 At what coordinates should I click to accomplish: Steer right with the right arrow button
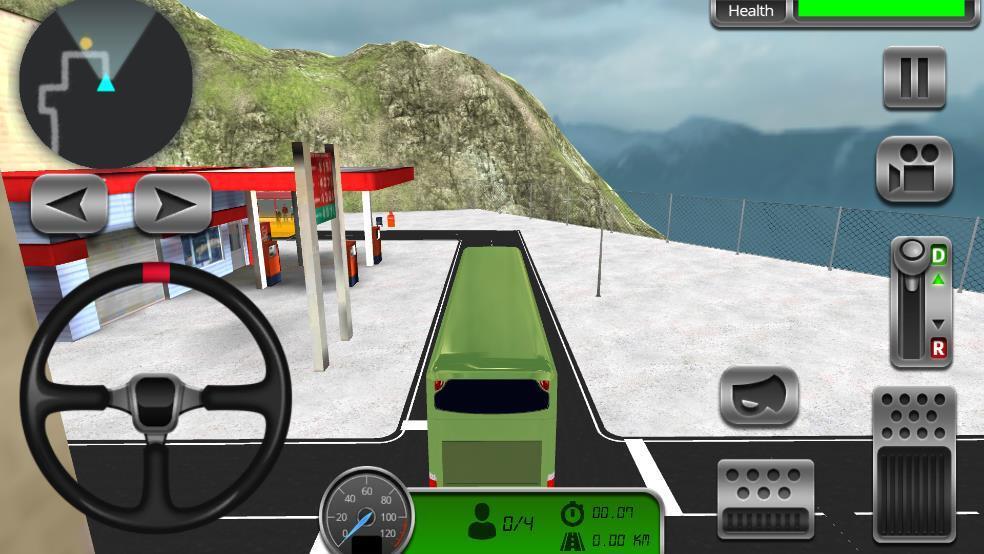[x=173, y=203]
